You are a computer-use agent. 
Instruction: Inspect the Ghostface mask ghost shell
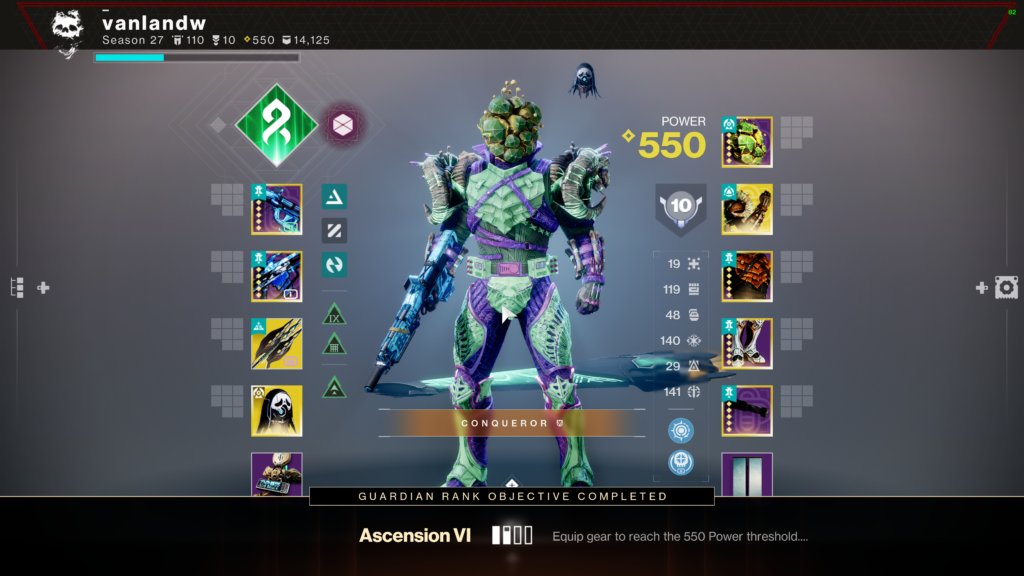tap(276, 411)
